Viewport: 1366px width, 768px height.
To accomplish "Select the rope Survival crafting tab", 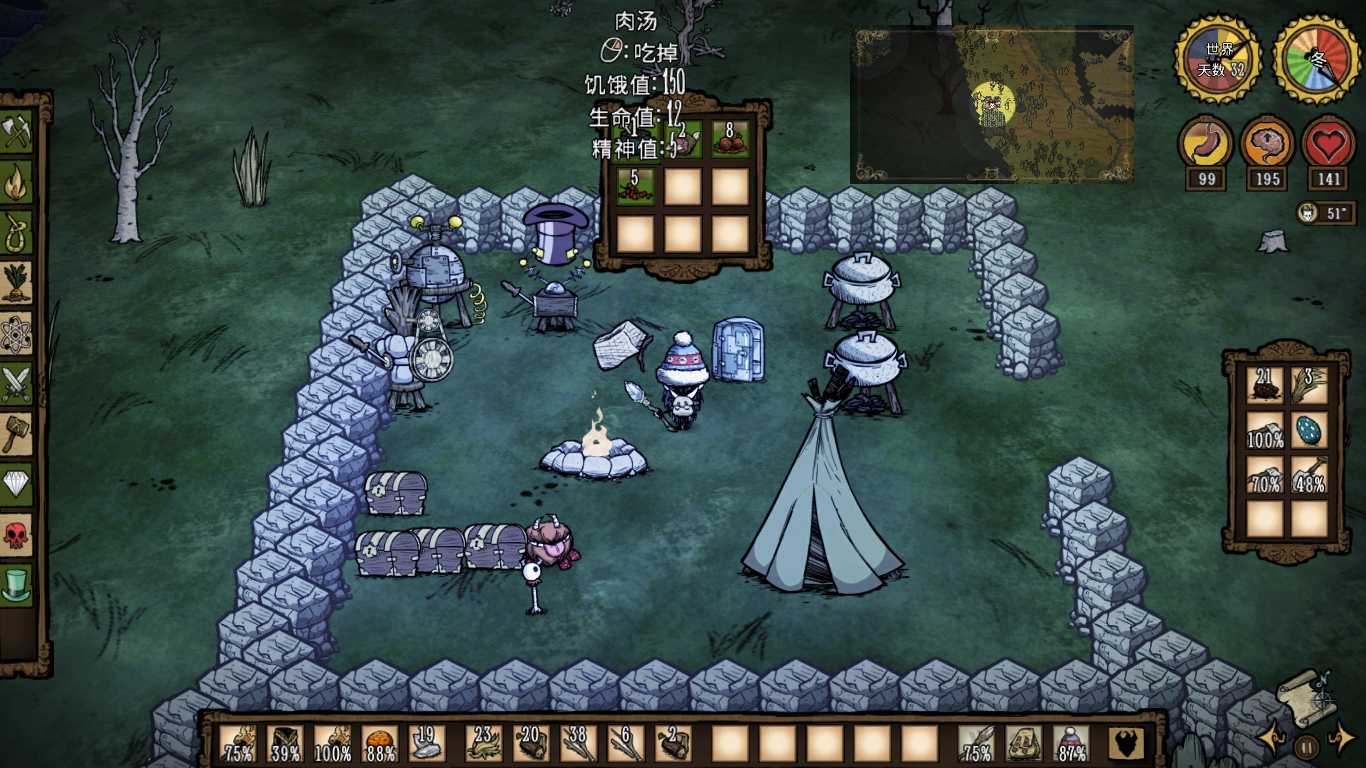I will pos(18,233).
